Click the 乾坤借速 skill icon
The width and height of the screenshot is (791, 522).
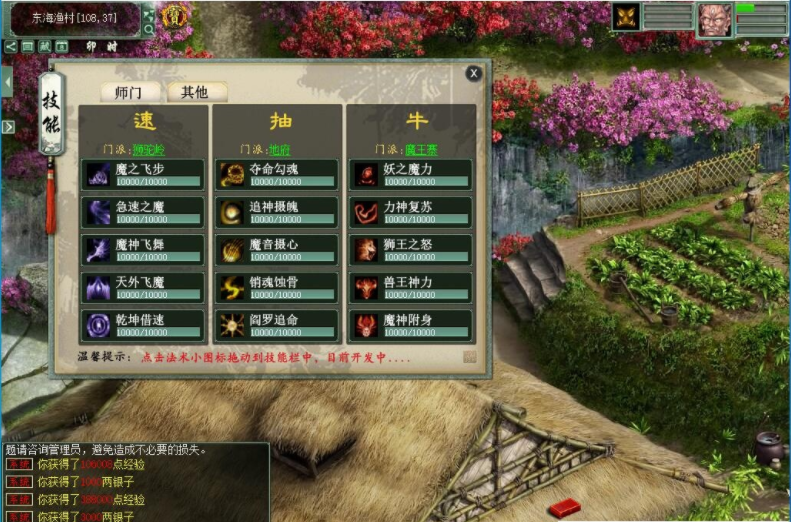click(x=98, y=326)
